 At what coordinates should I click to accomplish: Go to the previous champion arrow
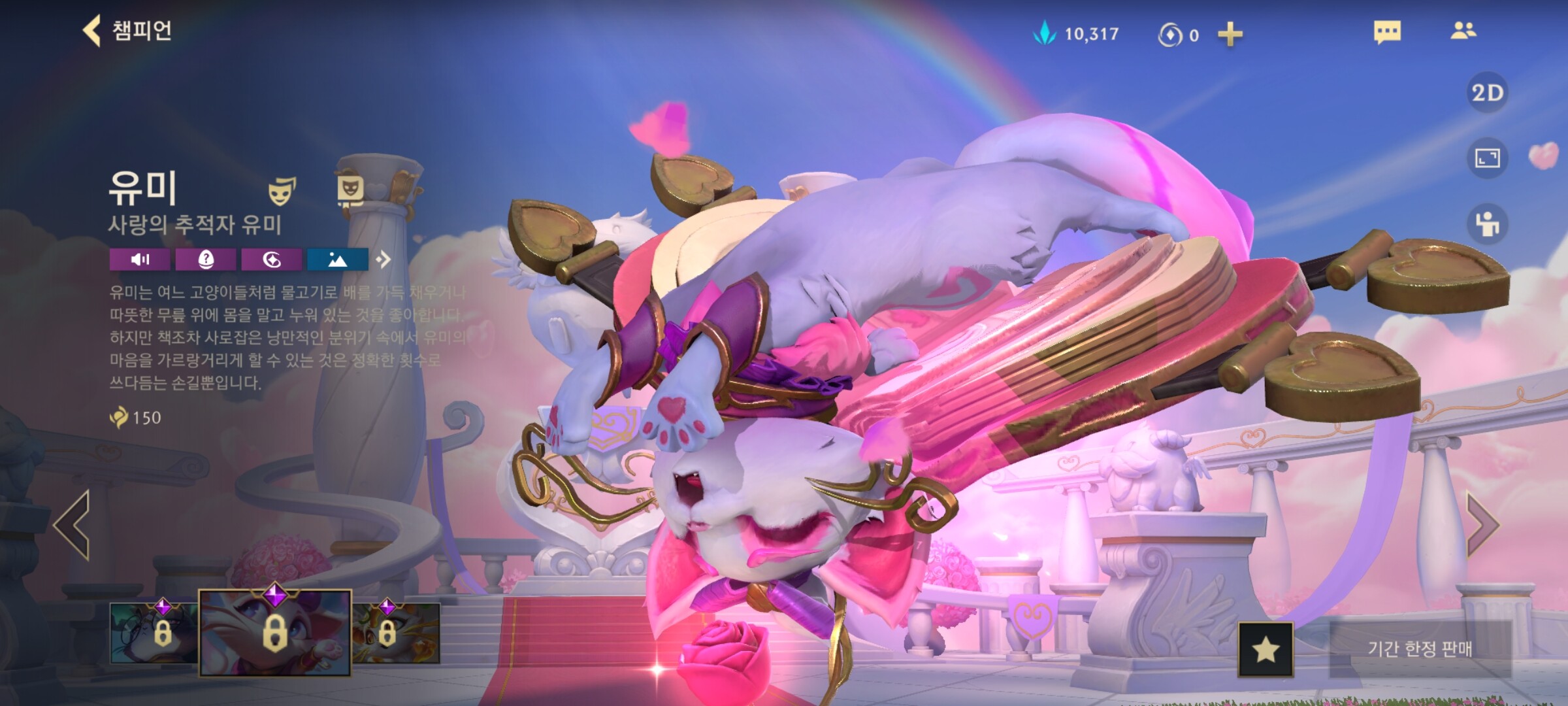[73, 525]
